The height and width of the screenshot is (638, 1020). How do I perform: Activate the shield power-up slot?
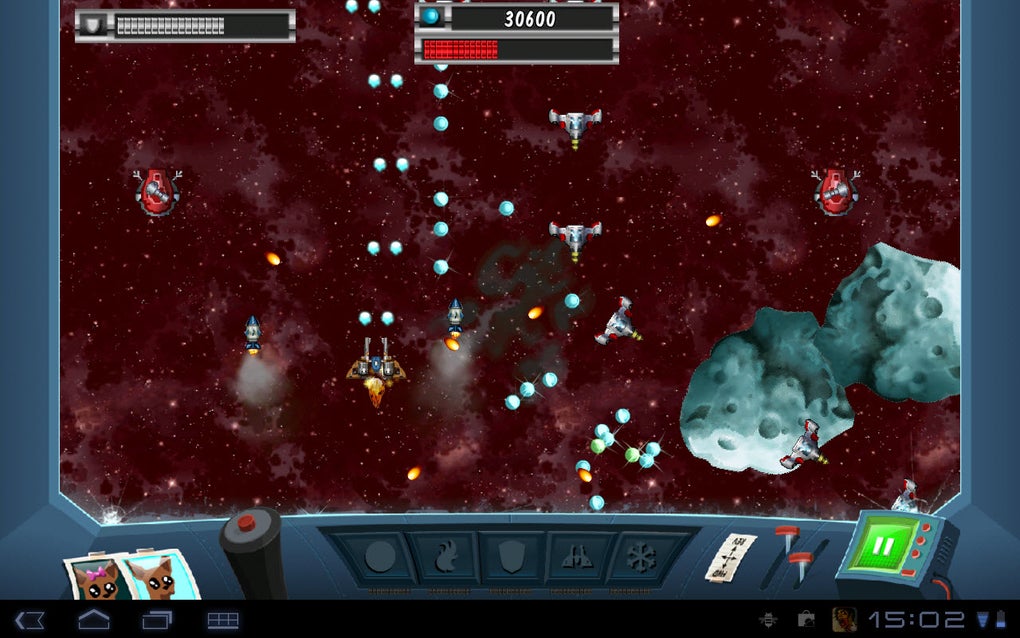click(x=510, y=557)
